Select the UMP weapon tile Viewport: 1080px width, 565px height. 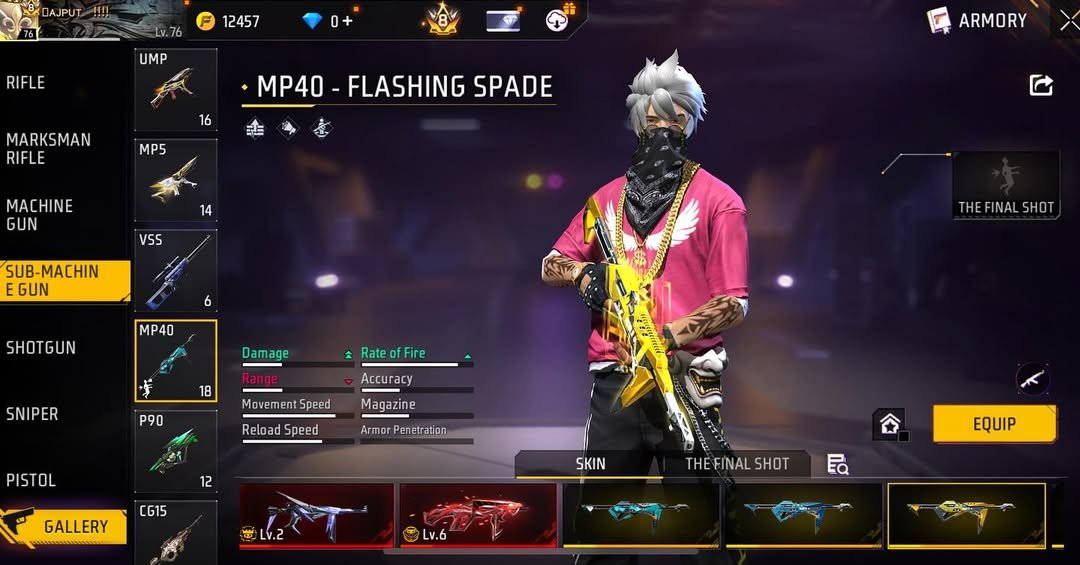point(176,90)
